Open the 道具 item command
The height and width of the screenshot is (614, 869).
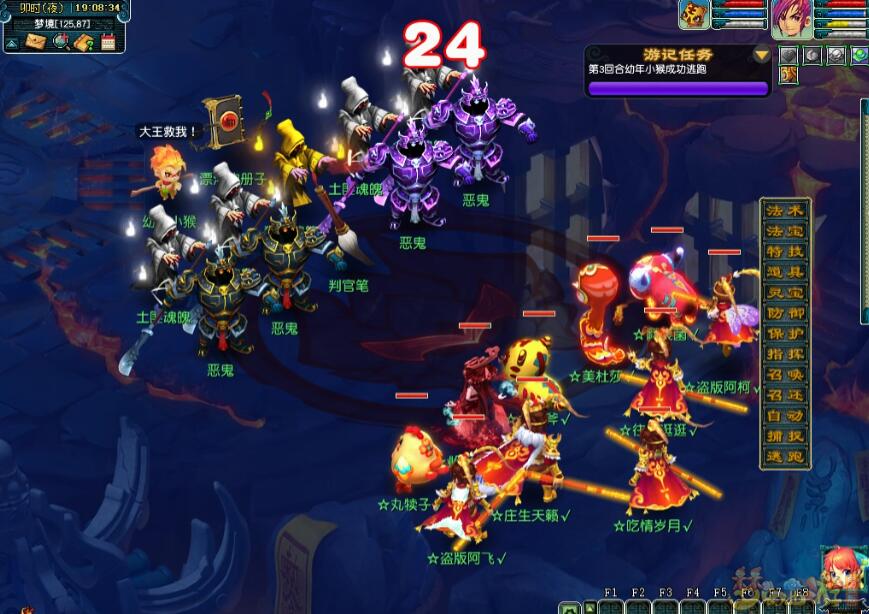coord(785,272)
